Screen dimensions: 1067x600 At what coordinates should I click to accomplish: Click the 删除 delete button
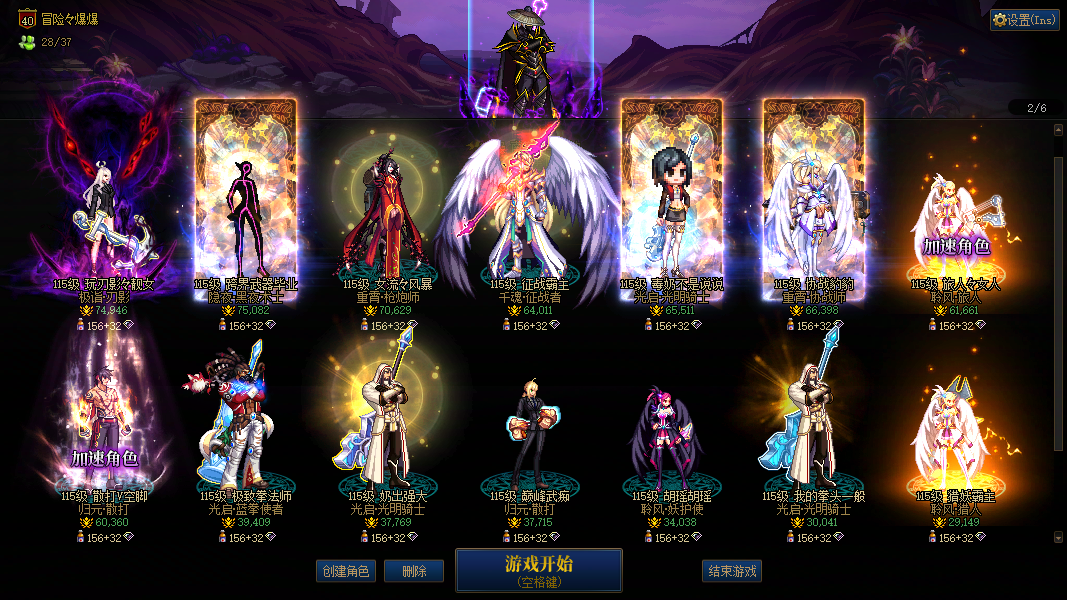pyautogui.click(x=414, y=571)
